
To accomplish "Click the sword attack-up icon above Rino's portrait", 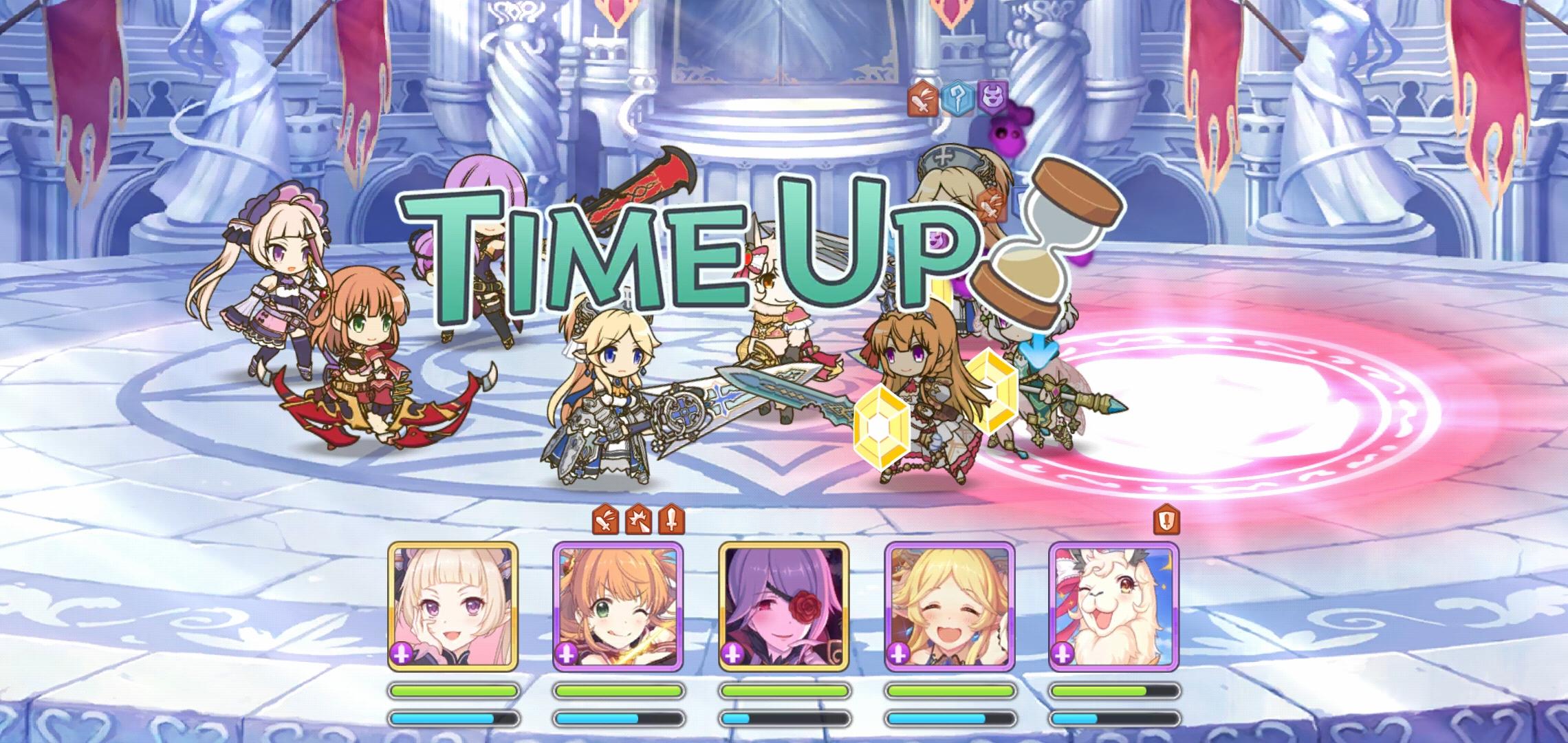I will (672, 521).
